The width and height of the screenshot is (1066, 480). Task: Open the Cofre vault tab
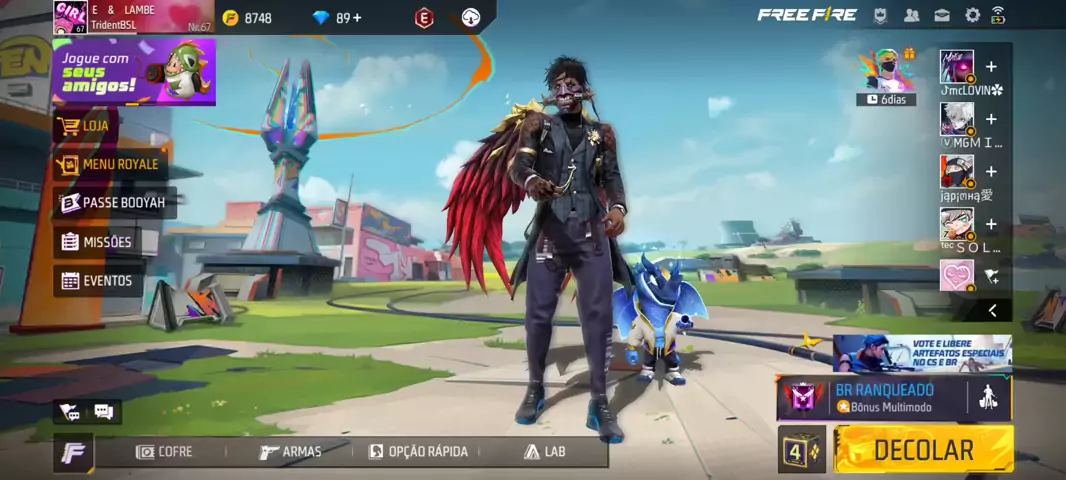point(164,452)
